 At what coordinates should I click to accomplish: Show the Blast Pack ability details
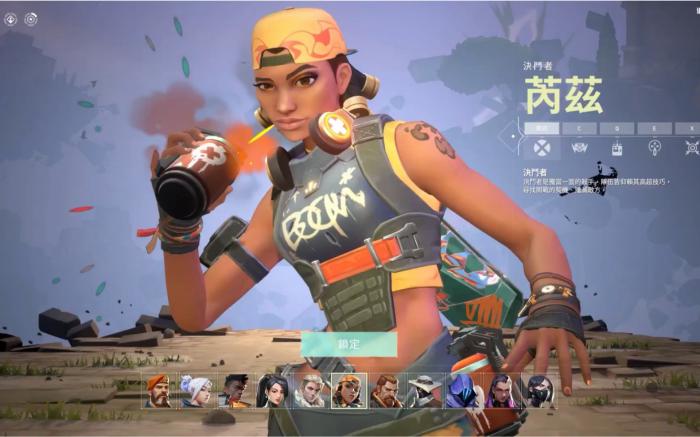(617, 148)
